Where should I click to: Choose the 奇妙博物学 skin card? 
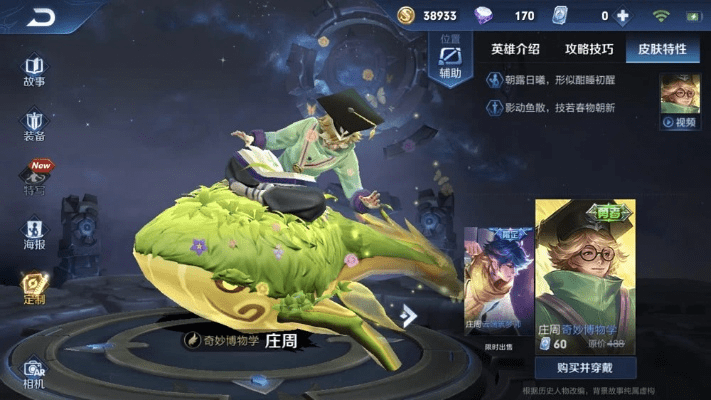585,265
